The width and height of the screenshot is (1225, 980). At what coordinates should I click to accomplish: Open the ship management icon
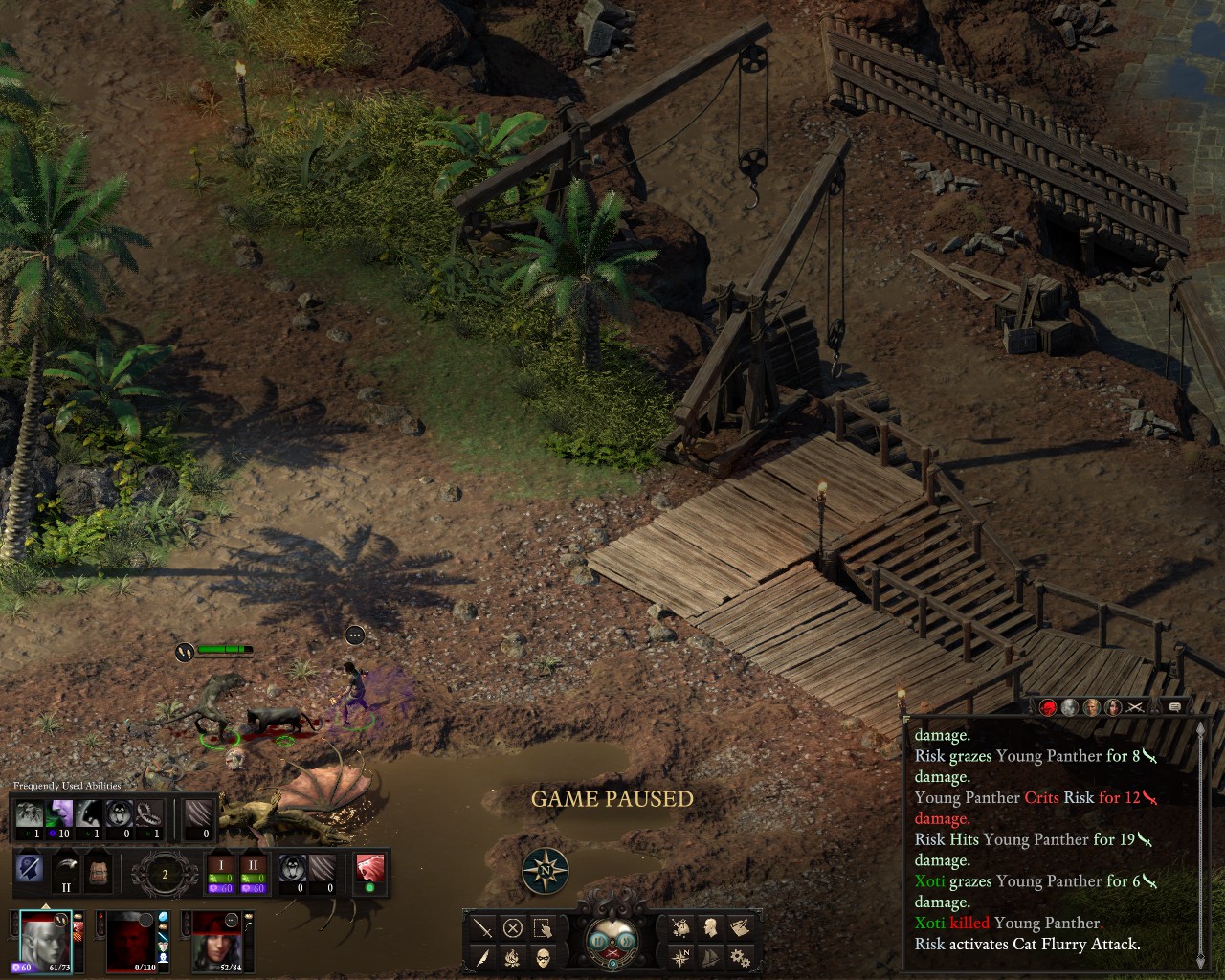click(710, 957)
